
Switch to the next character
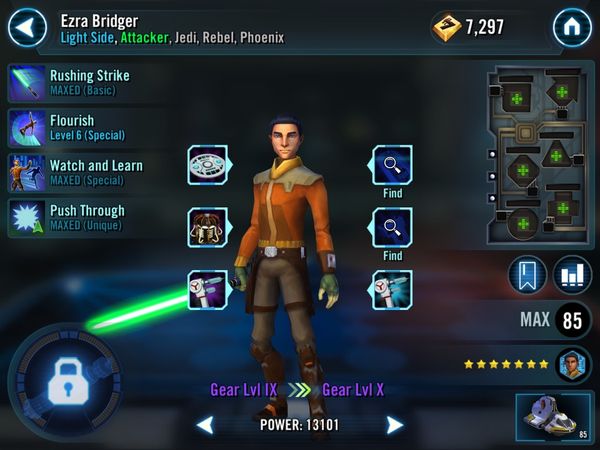[395, 426]
